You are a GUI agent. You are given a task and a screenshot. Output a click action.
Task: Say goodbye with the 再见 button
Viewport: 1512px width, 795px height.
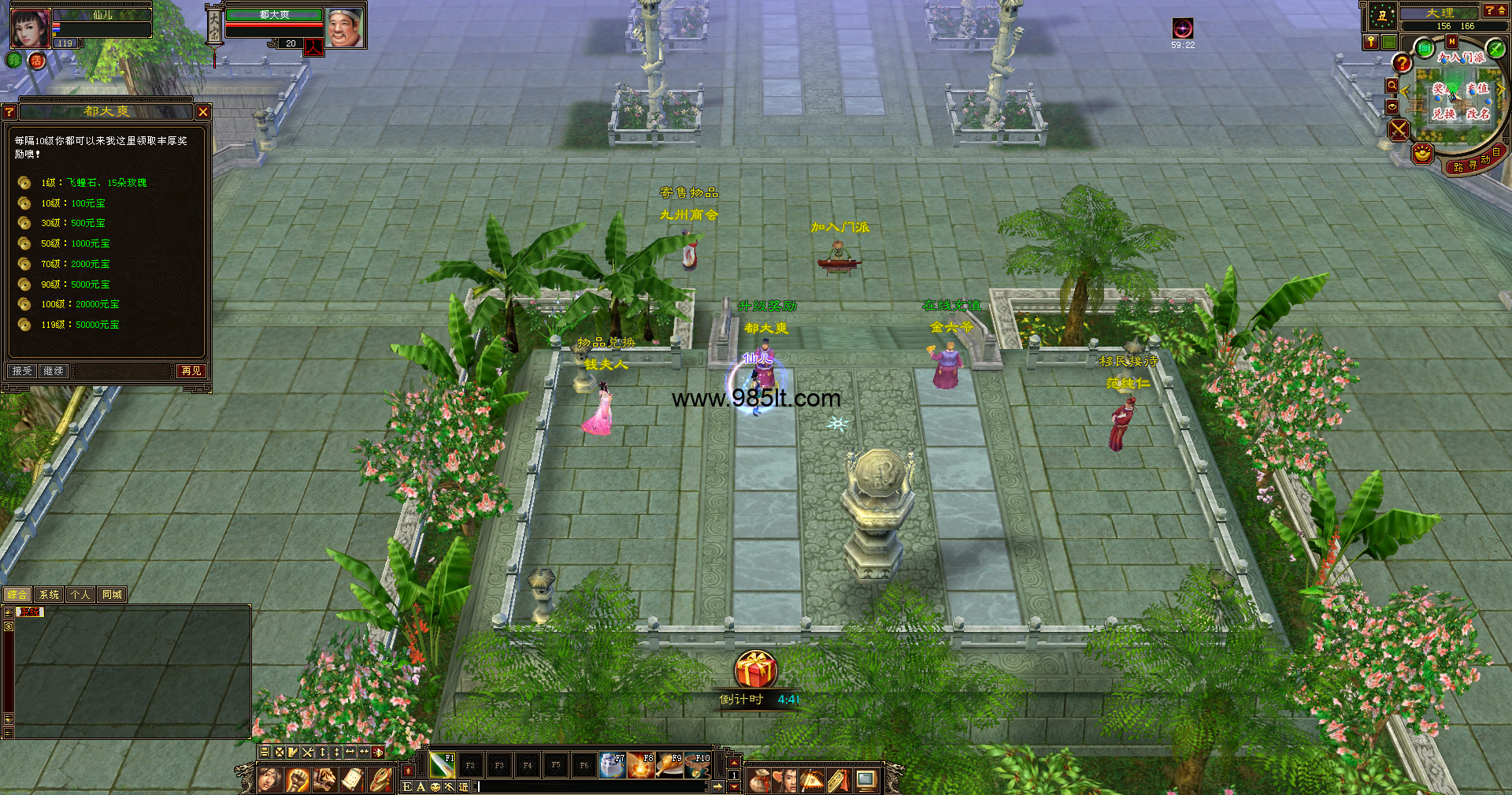(191, 370)
